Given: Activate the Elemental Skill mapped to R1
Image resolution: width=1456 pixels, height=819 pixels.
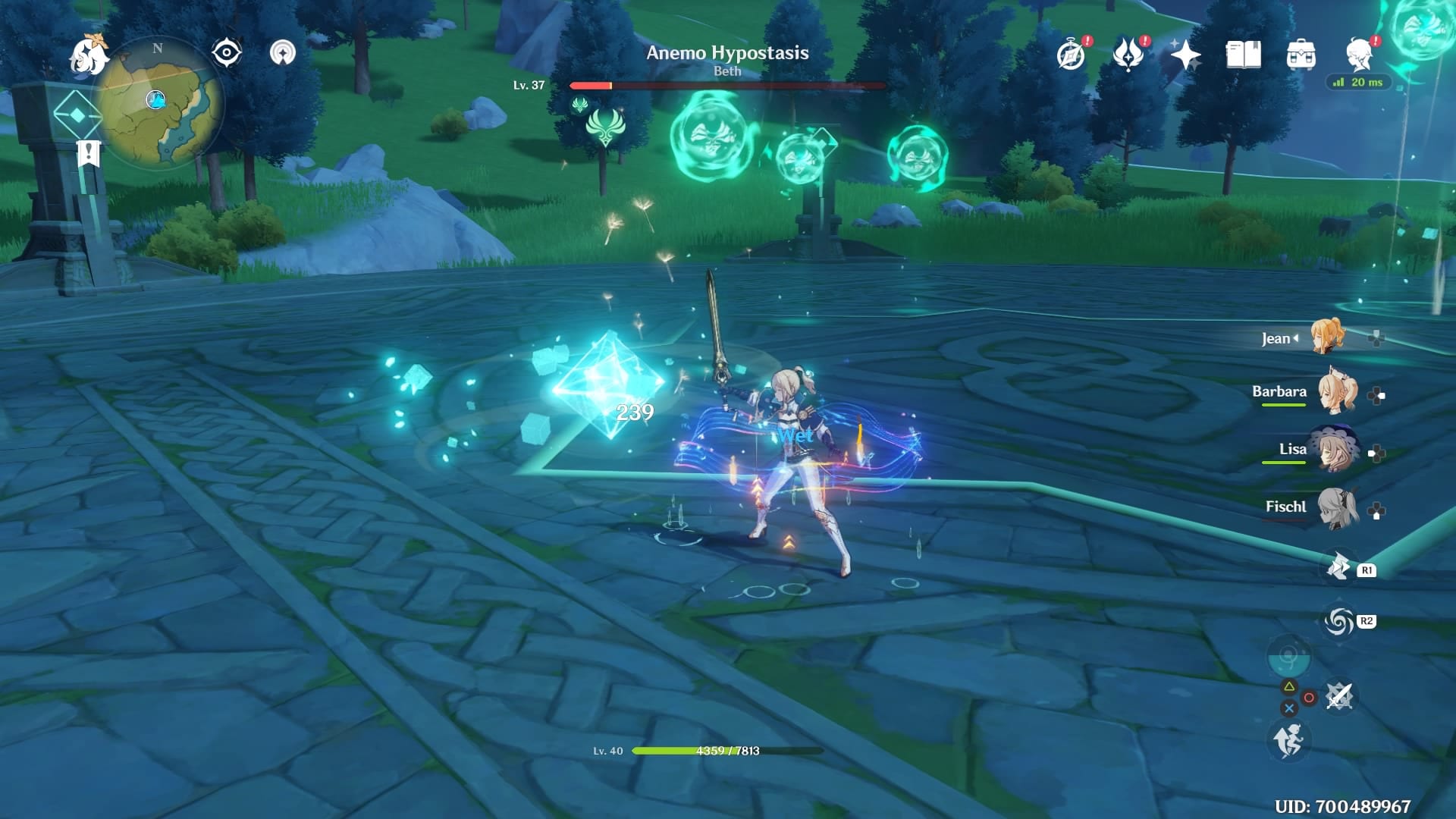Looking at the screenshot, I should click(1338, 566).
